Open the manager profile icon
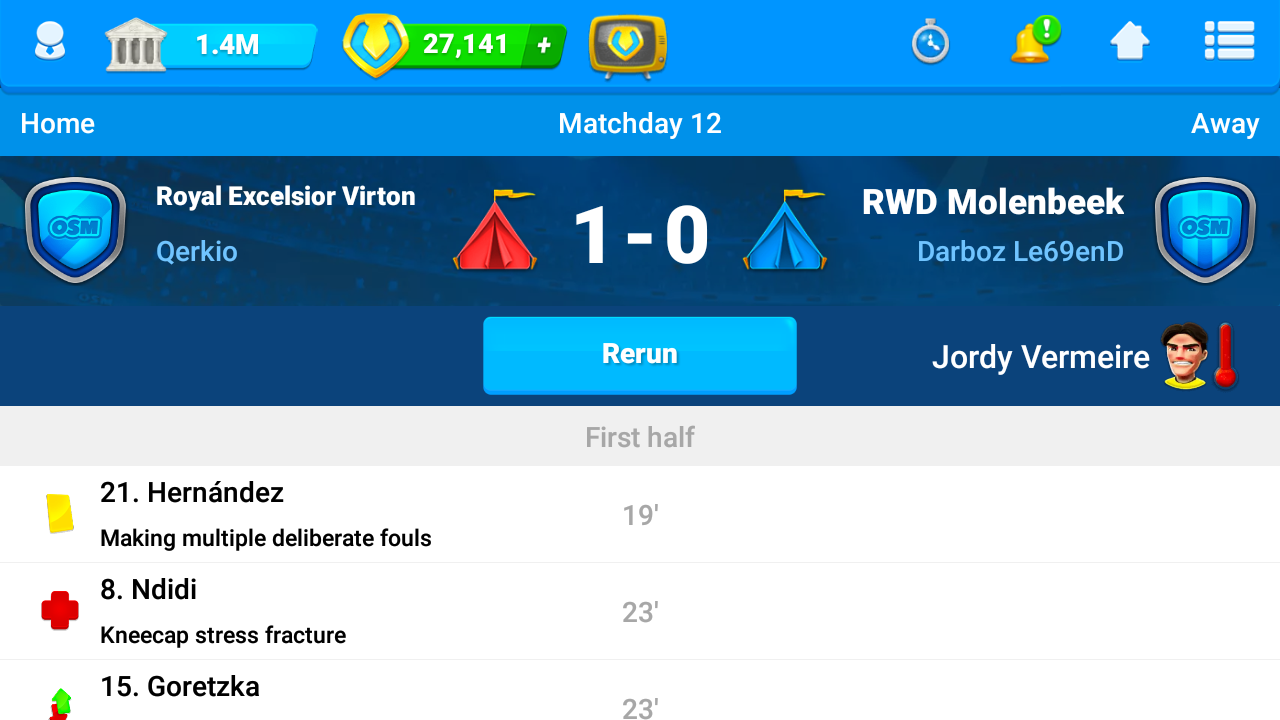The image size is (1280, 720). [x=49, y=44]
